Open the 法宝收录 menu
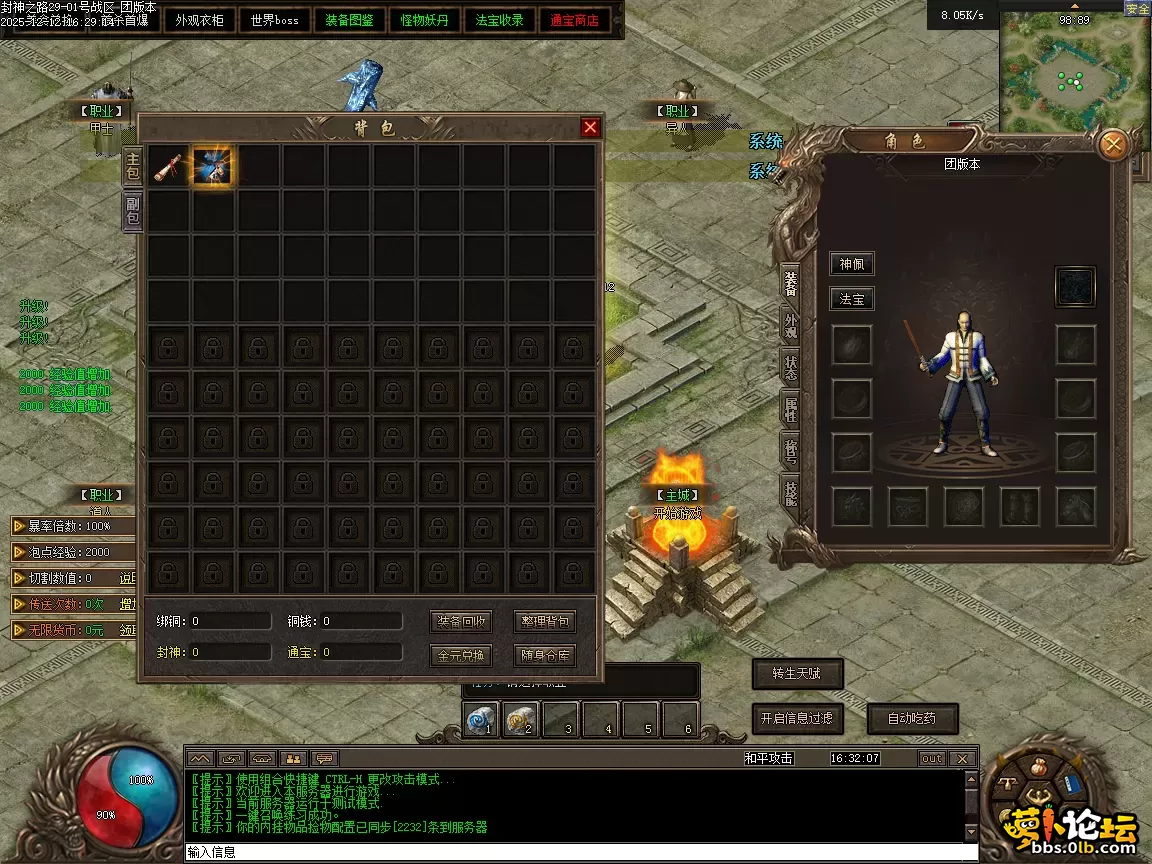This screenshot has height=864, width=1152. [x=499, y=20]
